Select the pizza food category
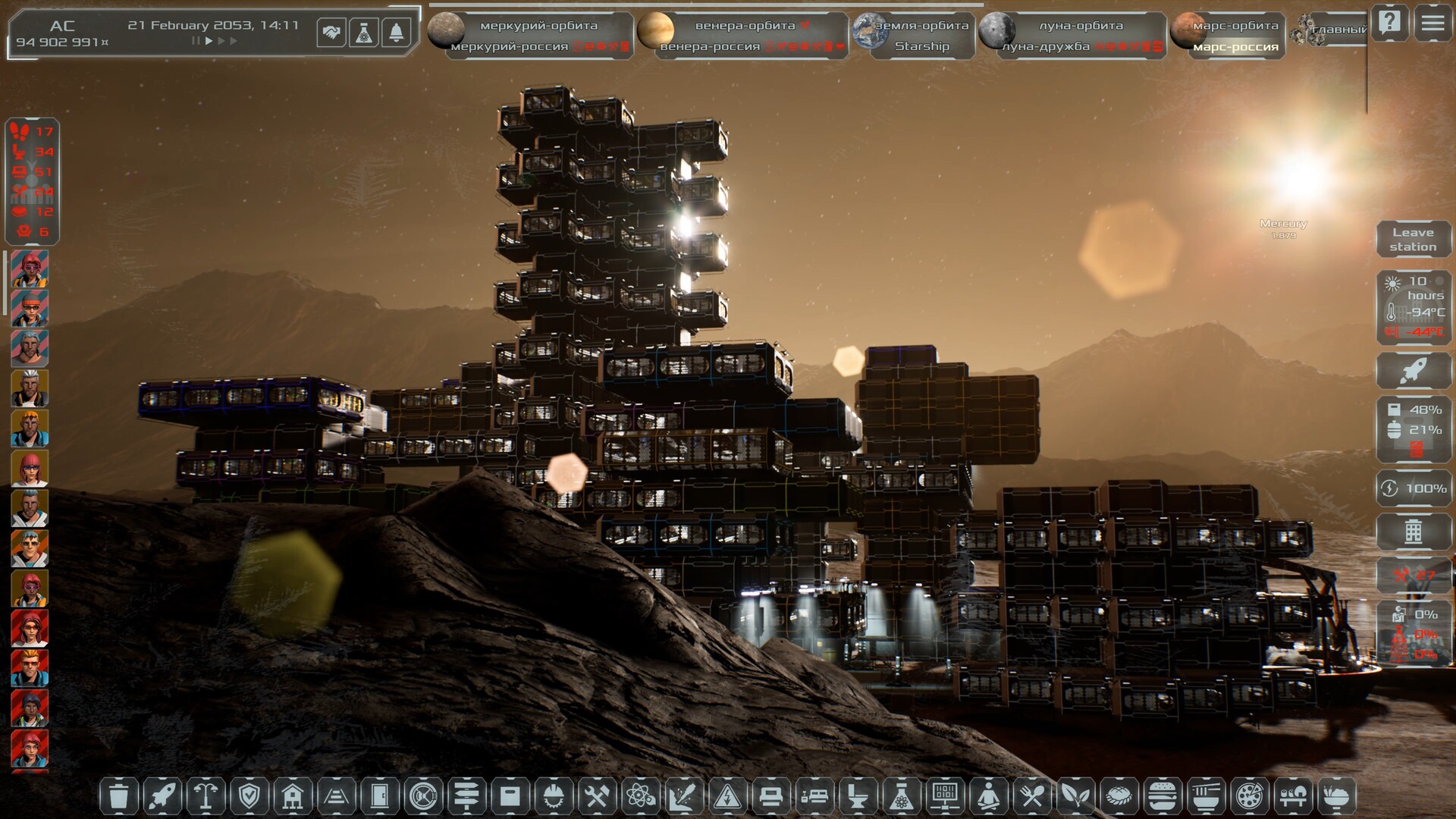Image resolution: width=1456 pixels, height=819 pixels. point(1249,796)
